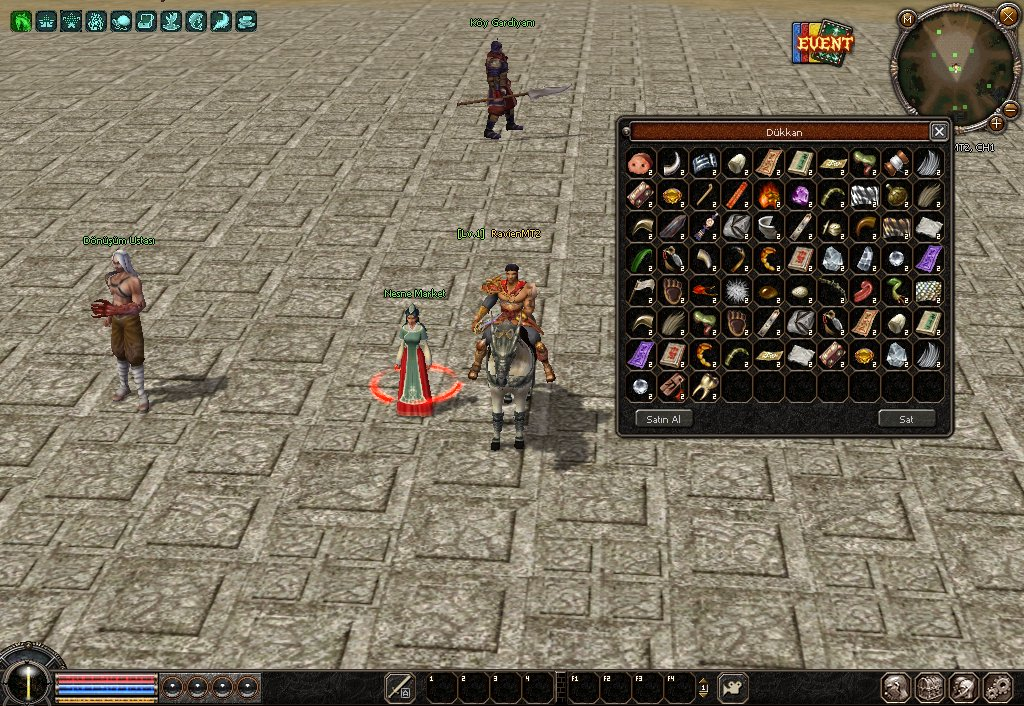Click the Satın Al buy button
Screen dimensions: 1024x706
point(663,418)
